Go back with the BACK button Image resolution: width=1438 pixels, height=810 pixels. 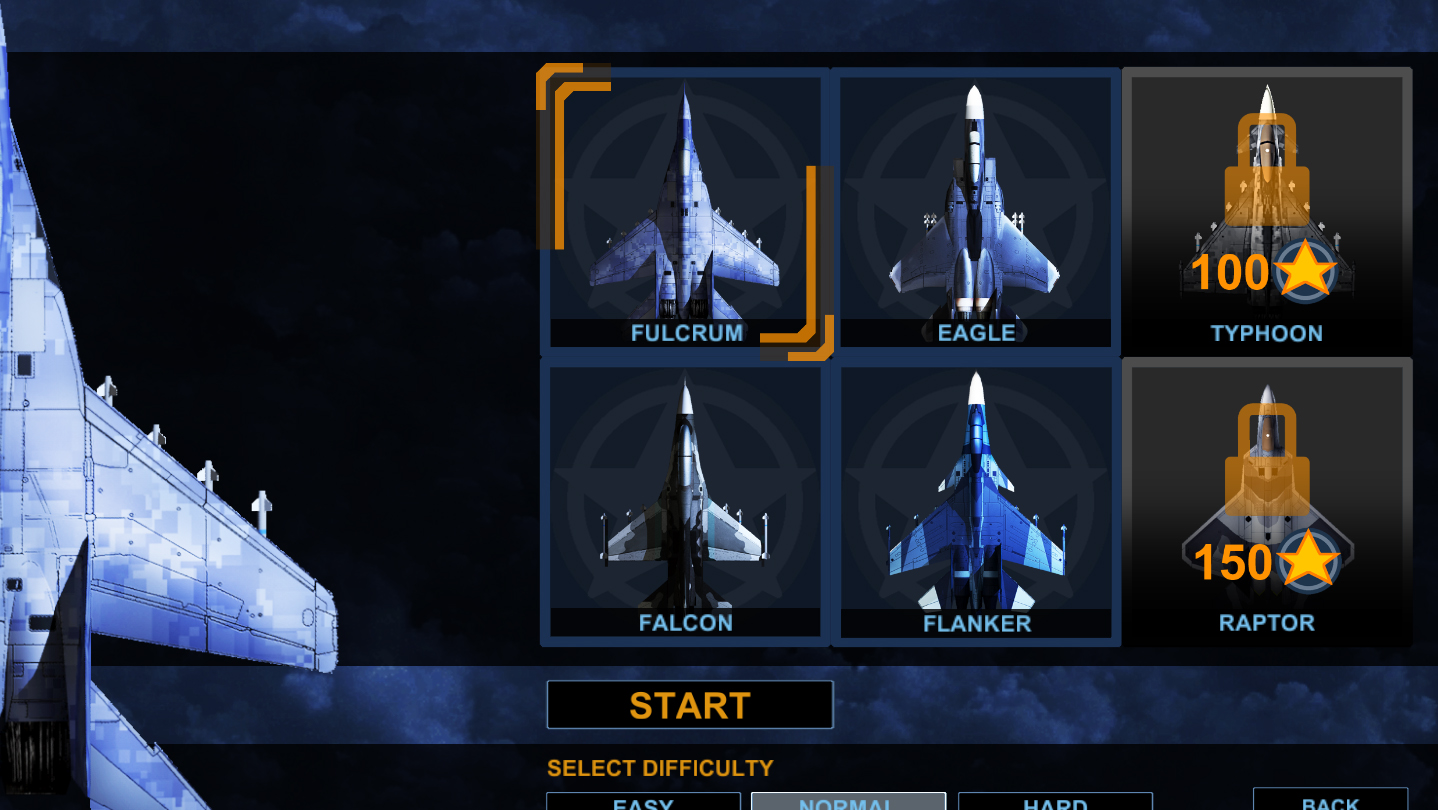[x=1330, y=801]
